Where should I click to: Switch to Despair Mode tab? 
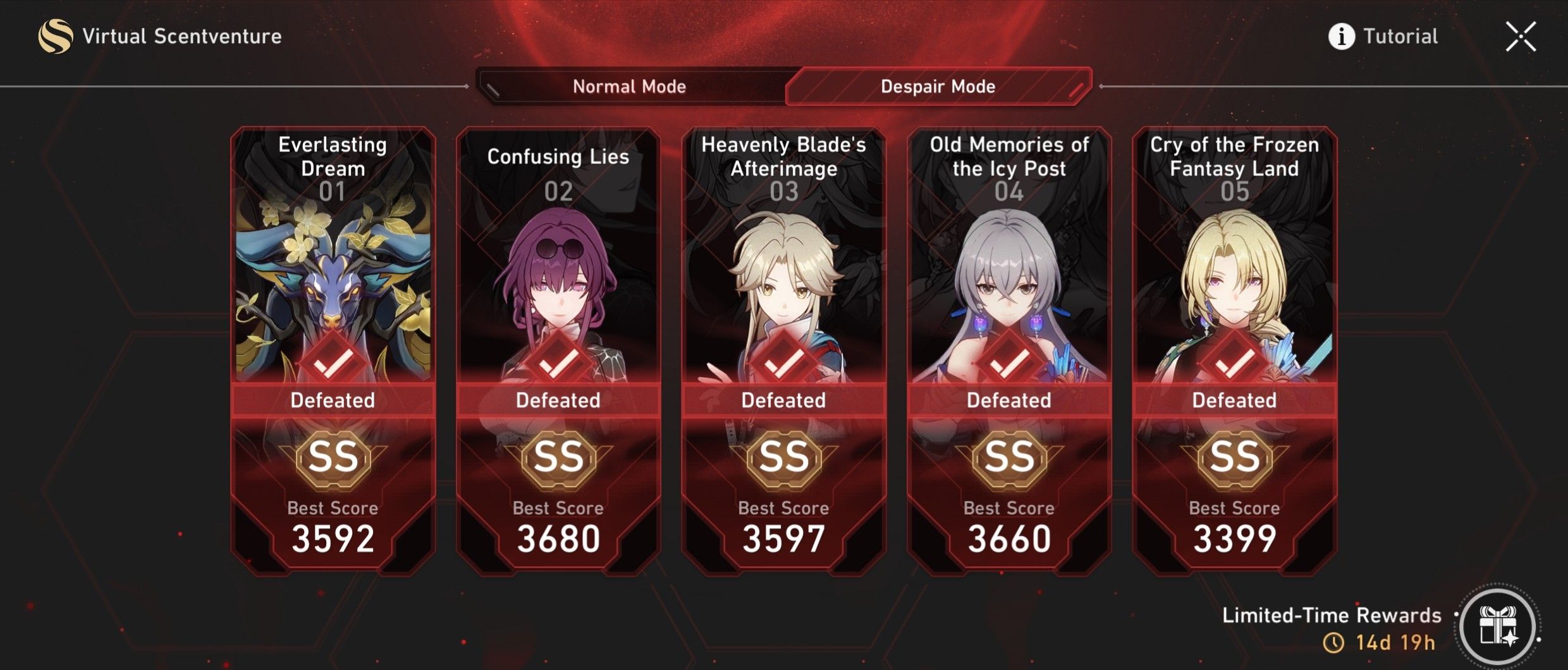(x=938, y=86)
